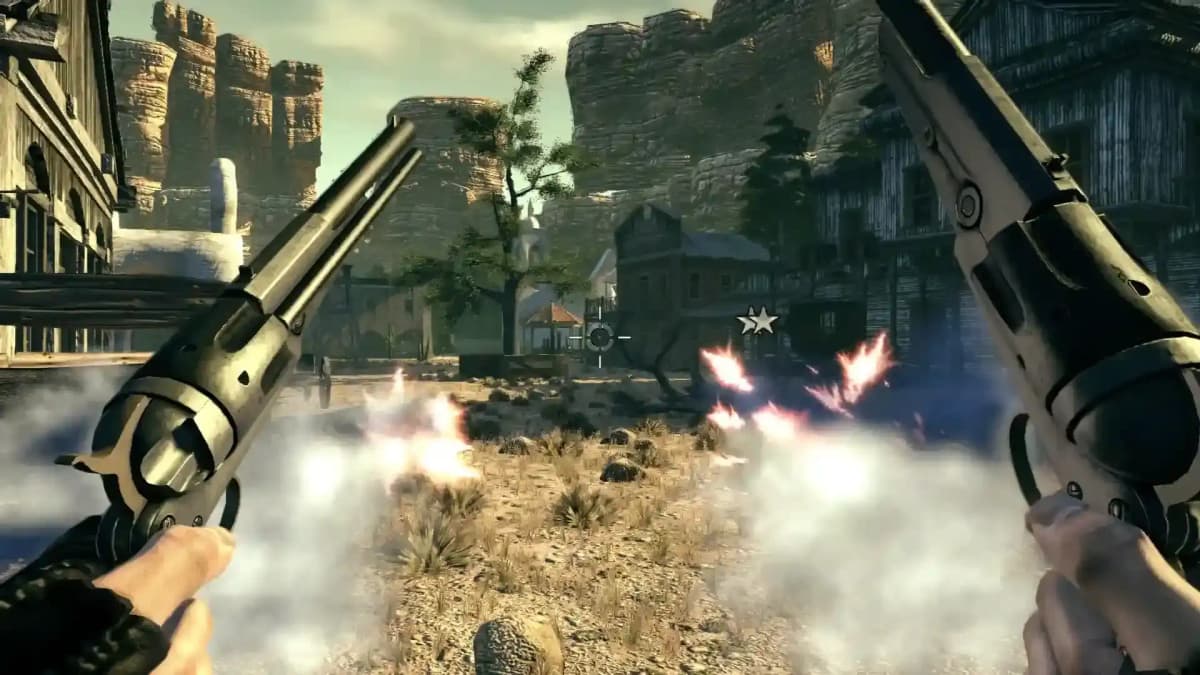Click the white star objective marker
Viewport: 1200px width, 675px height.
760,321
